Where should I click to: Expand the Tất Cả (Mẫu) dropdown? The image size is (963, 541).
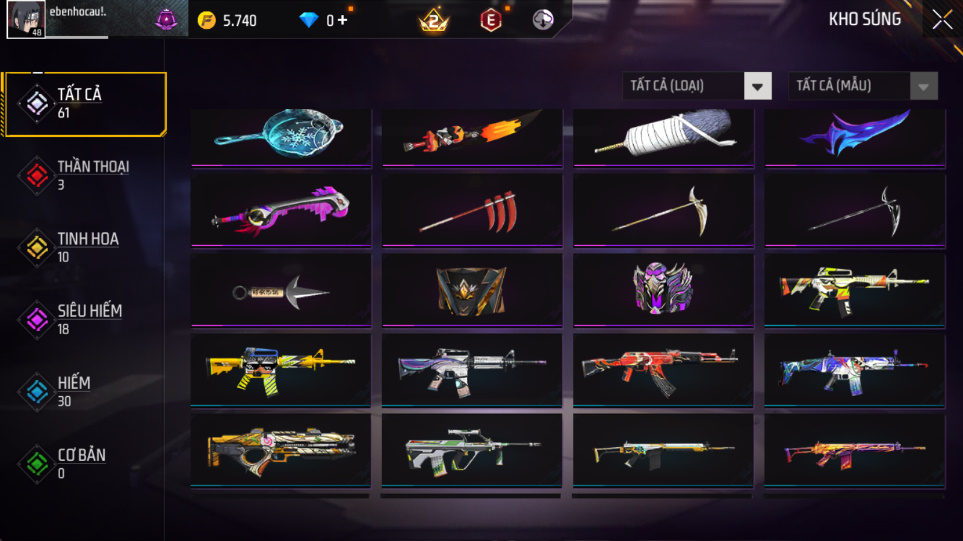863,86
